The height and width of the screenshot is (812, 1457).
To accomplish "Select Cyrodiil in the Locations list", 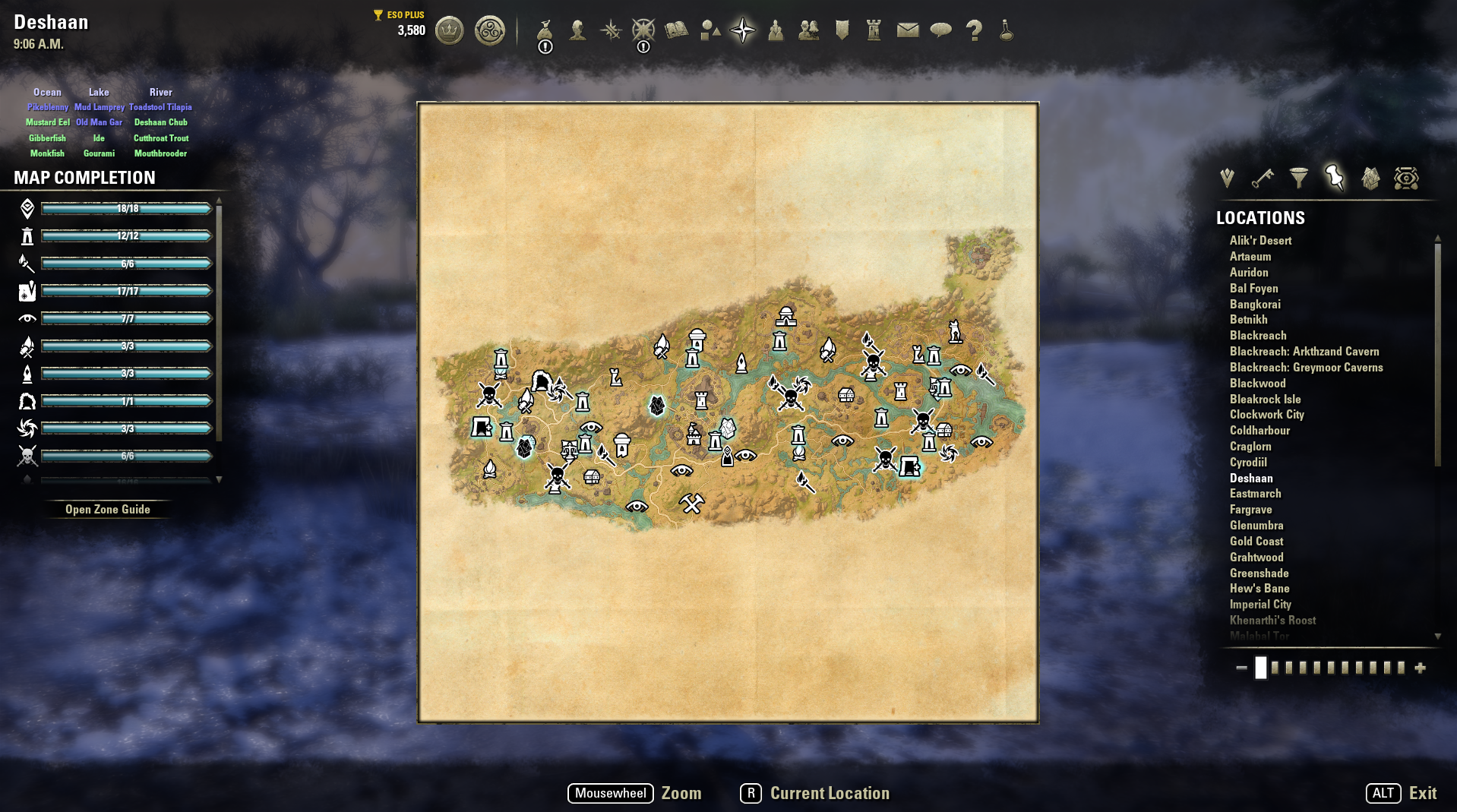I will click(x=1250, y=462).
